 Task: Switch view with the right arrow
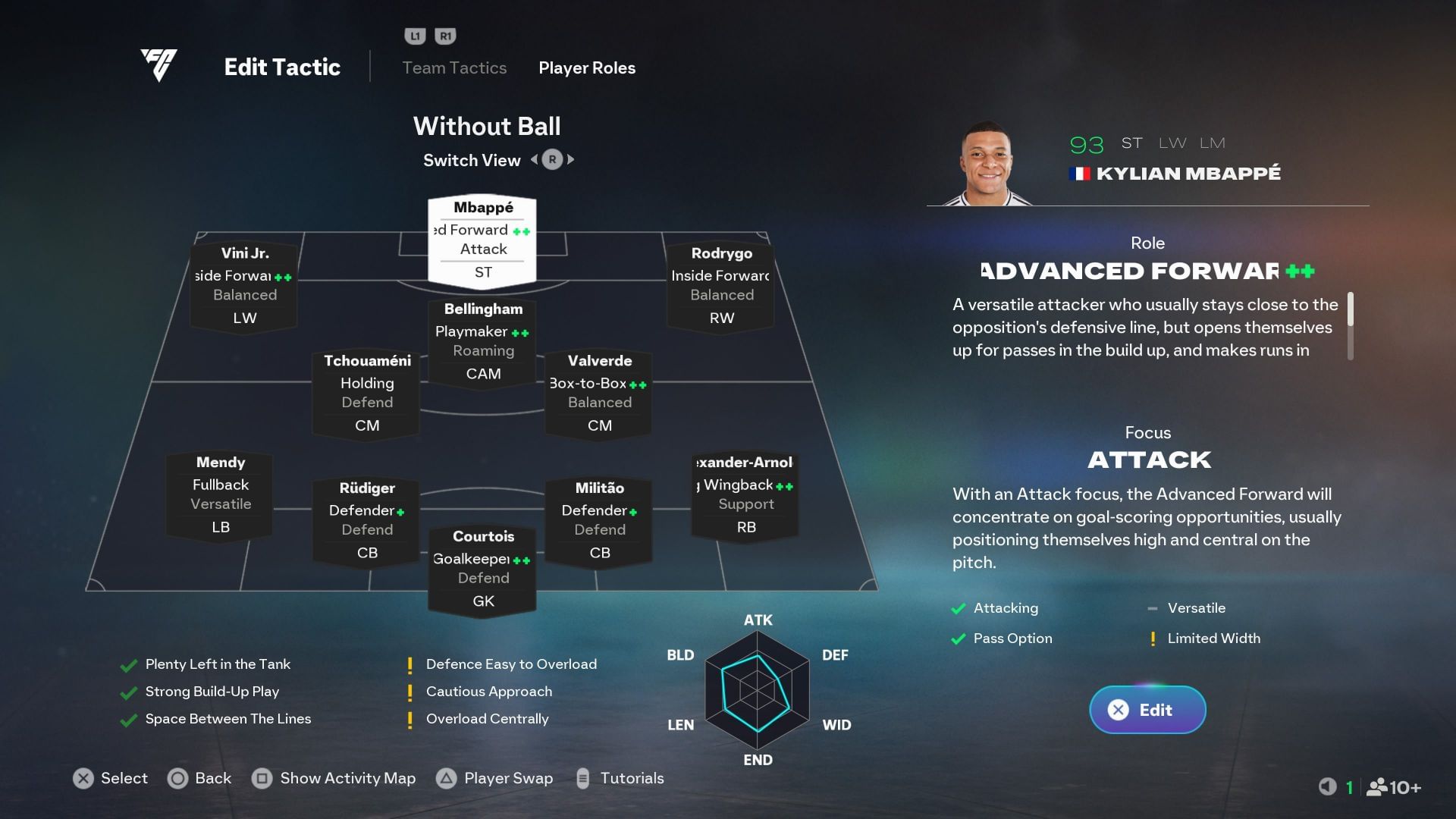pyautogui.click(x=571, y=160)
